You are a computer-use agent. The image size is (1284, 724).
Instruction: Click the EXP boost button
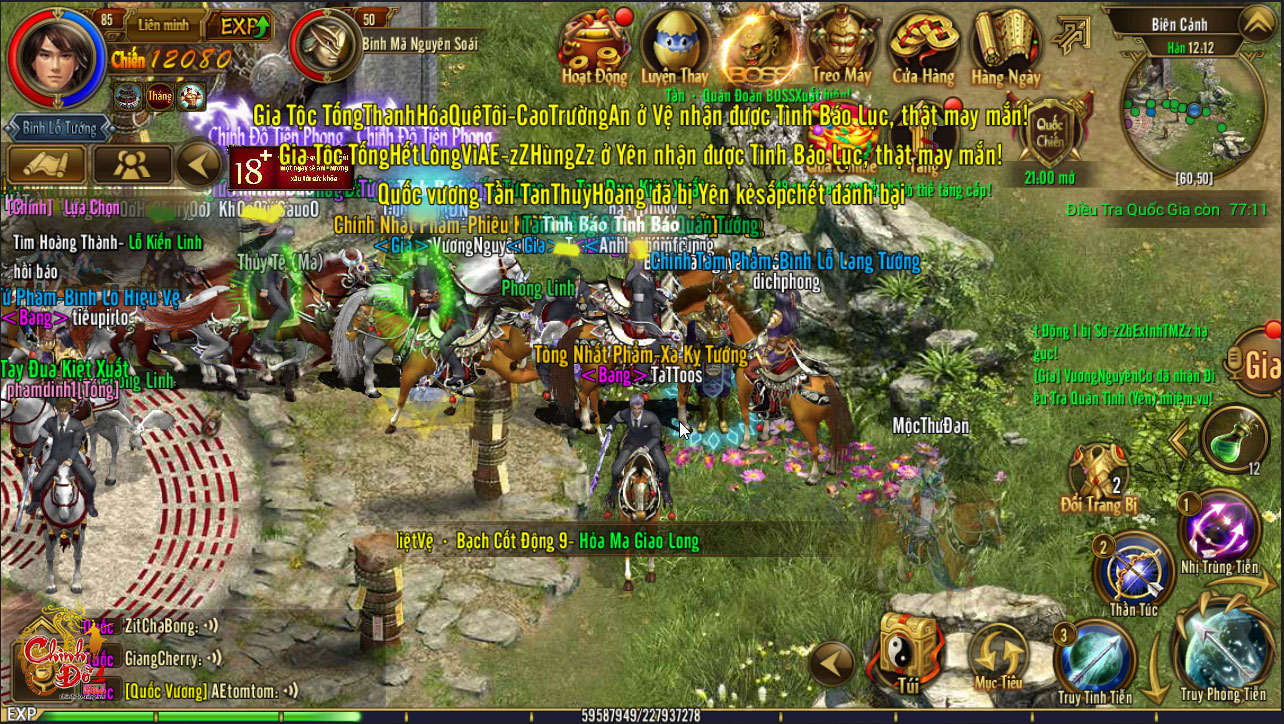[x=245, y=26]
